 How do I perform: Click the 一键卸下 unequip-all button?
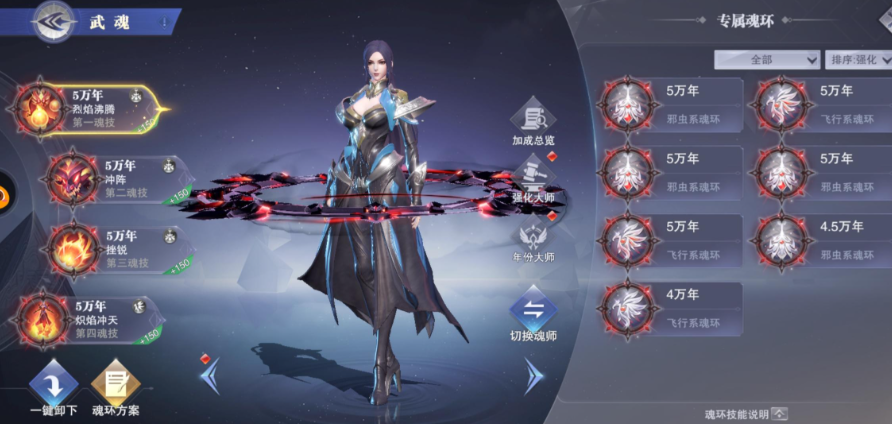pos(53,390)
